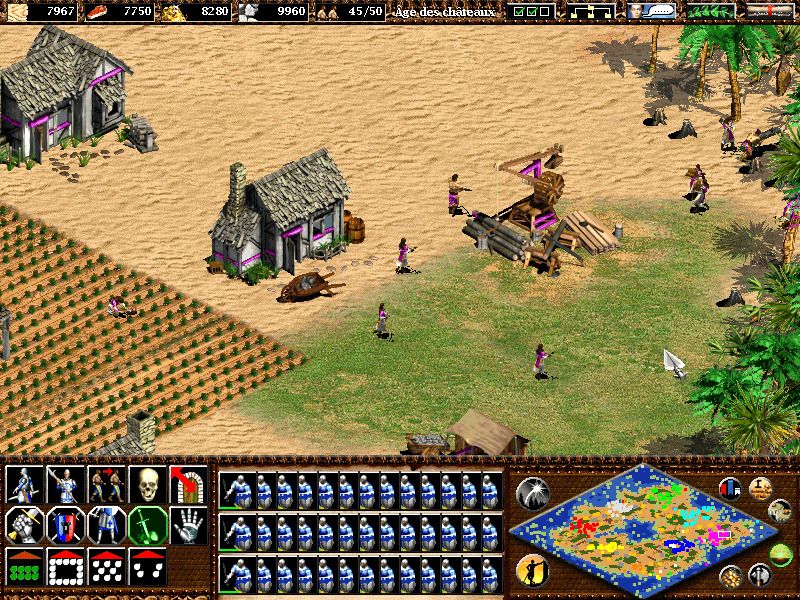Choose the green no-attack stance

[145, 524]
